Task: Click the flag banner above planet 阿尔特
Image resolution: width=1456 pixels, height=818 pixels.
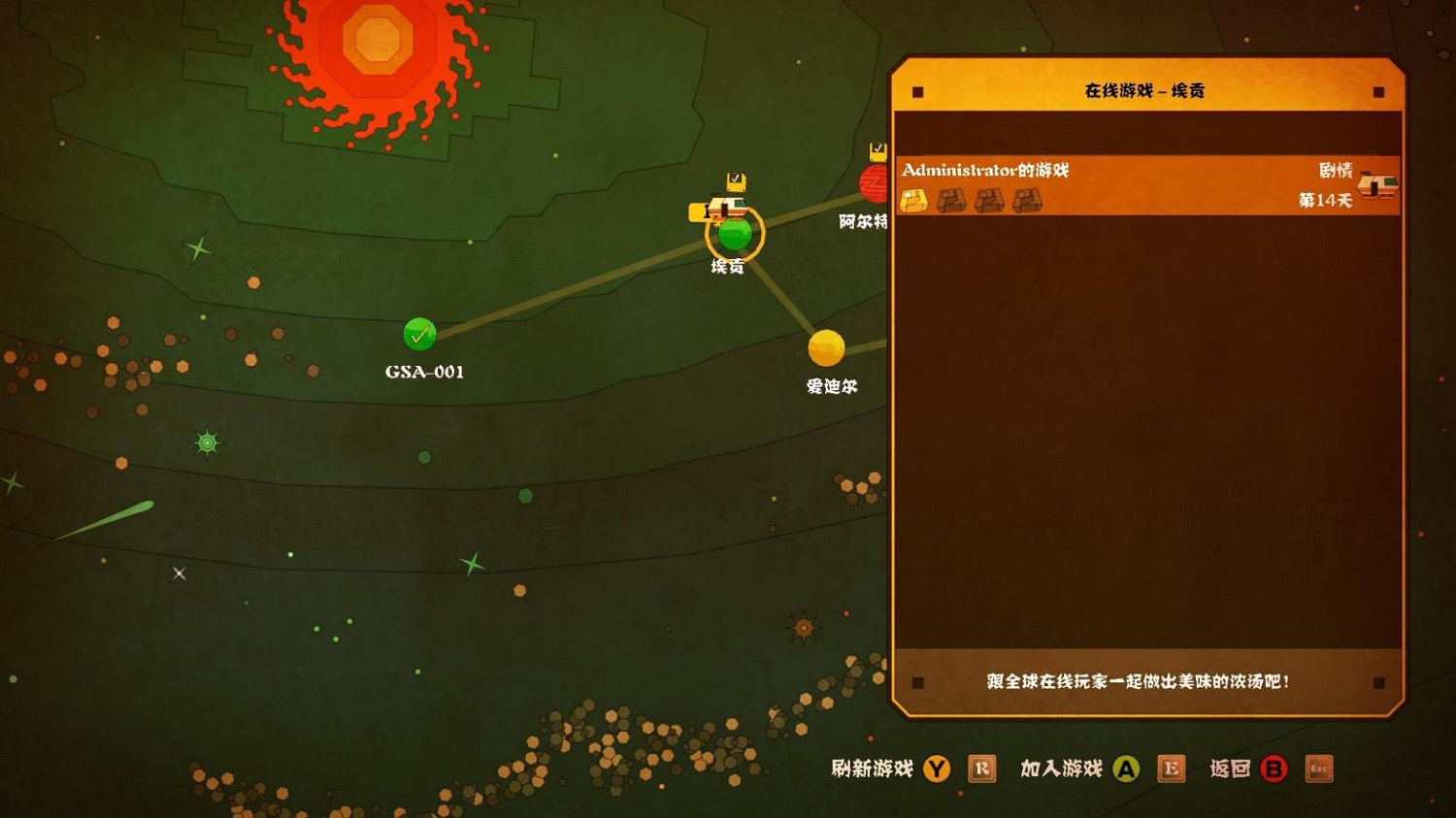Action: pos(877,152)
